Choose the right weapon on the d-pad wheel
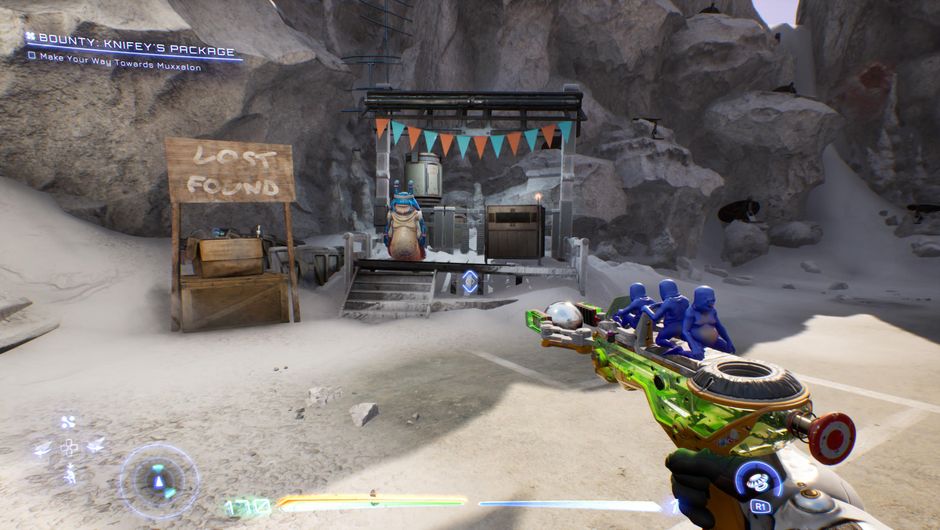This screenshot has width=940, height=530. (x=95, y=446)
